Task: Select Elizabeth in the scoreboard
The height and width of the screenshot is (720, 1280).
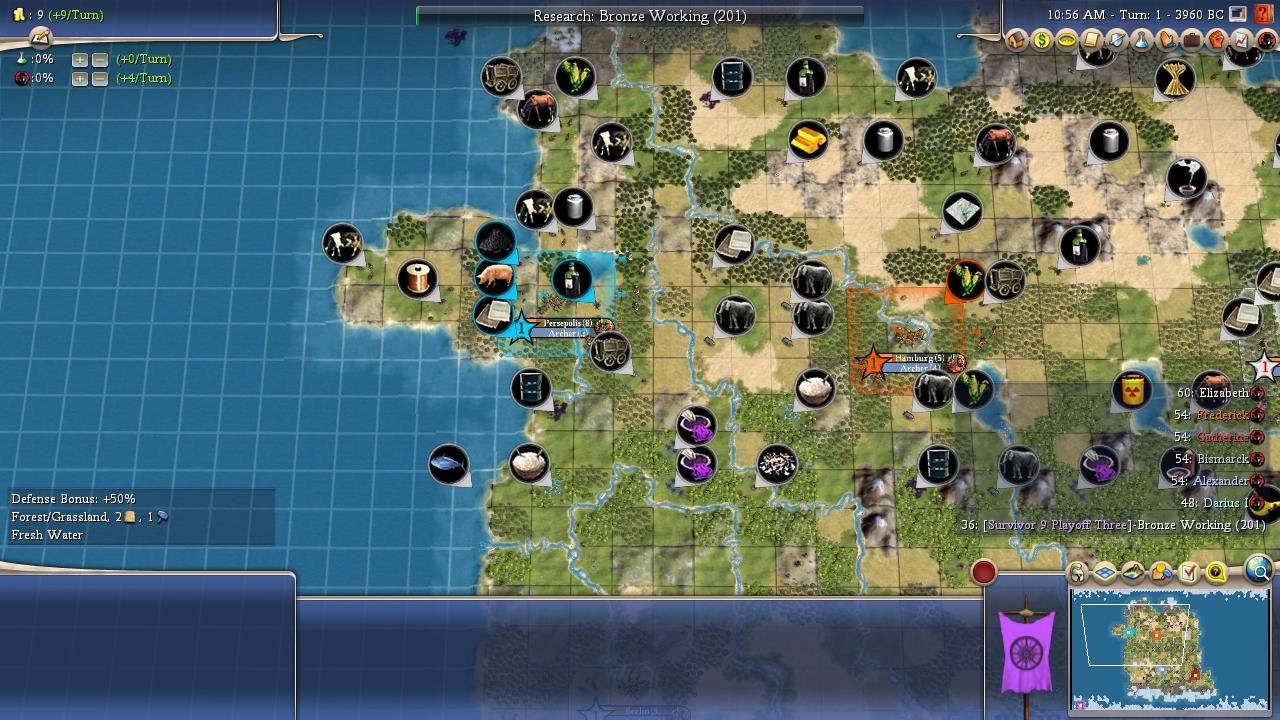Action: [1224, 393]
